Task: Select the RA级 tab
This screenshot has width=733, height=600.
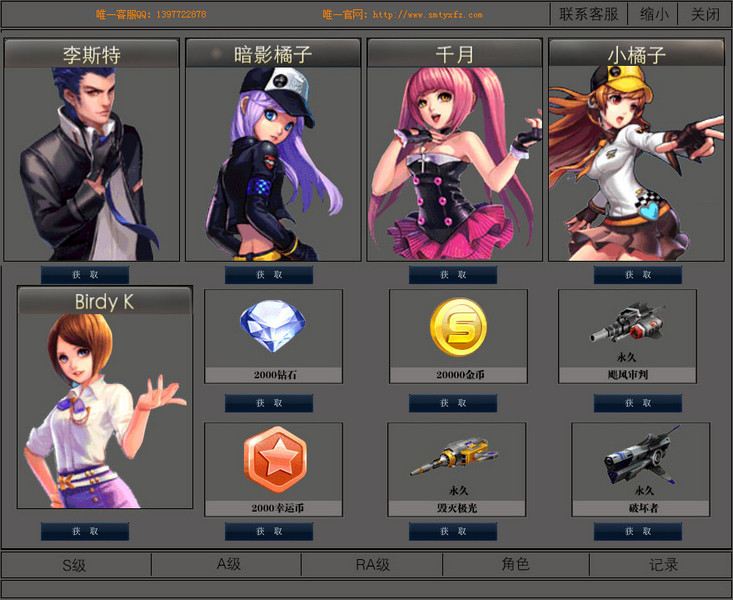Action: [x=373, y=565]
